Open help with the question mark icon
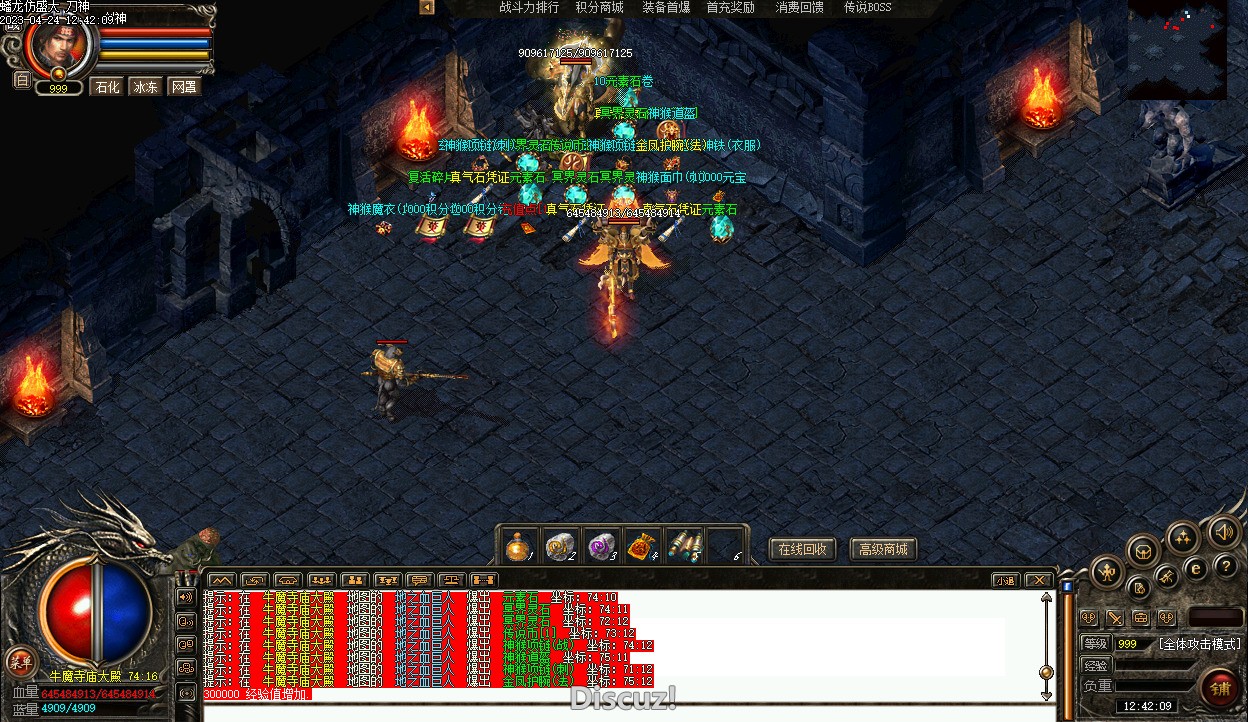This screenshot has width=1248, height=722. [x=1225, y=567]
